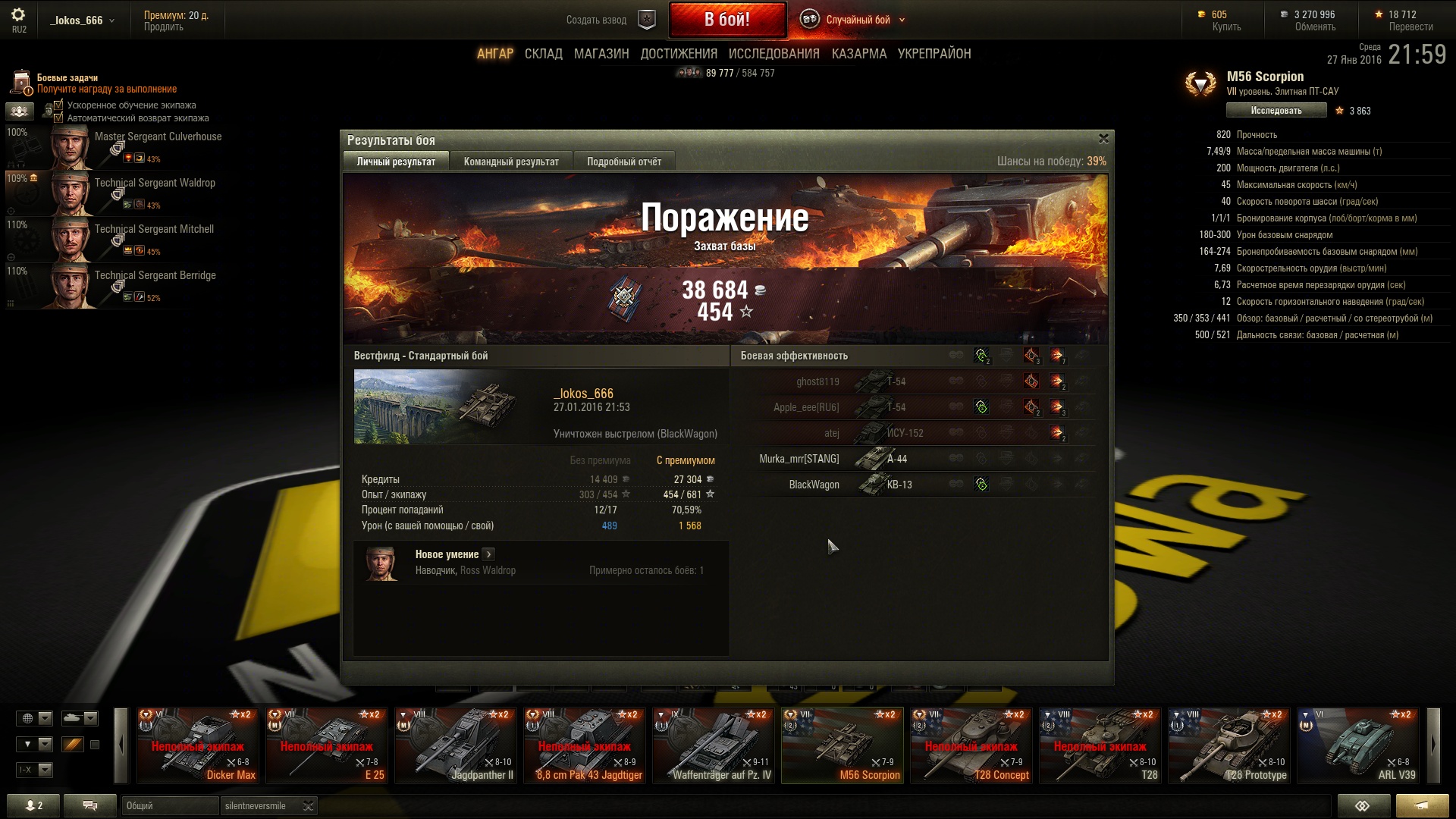This screenshot has height=819, width=1456.
Task: Open the КАЗАРМА barracks
Action: [x=858, y=54]
